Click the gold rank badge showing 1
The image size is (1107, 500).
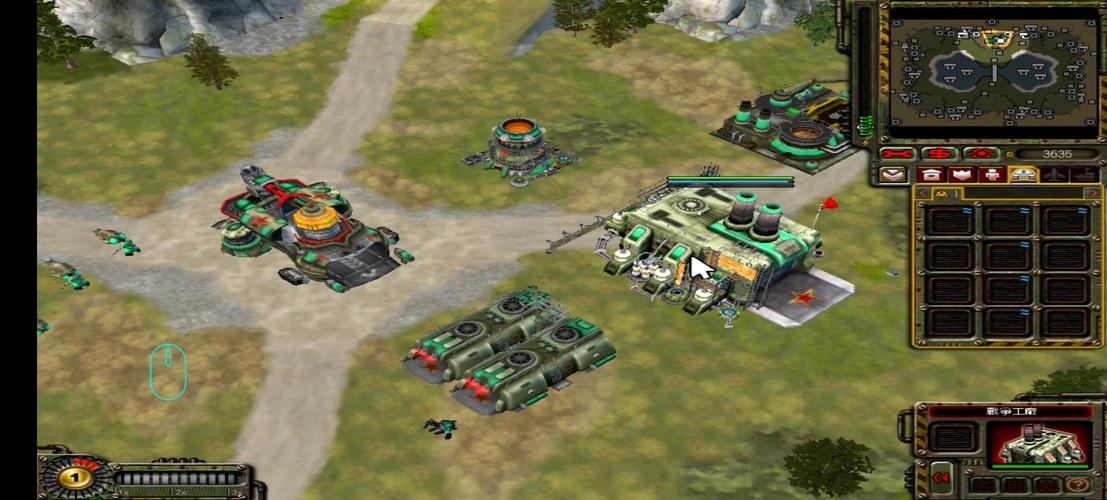(71, 477)
